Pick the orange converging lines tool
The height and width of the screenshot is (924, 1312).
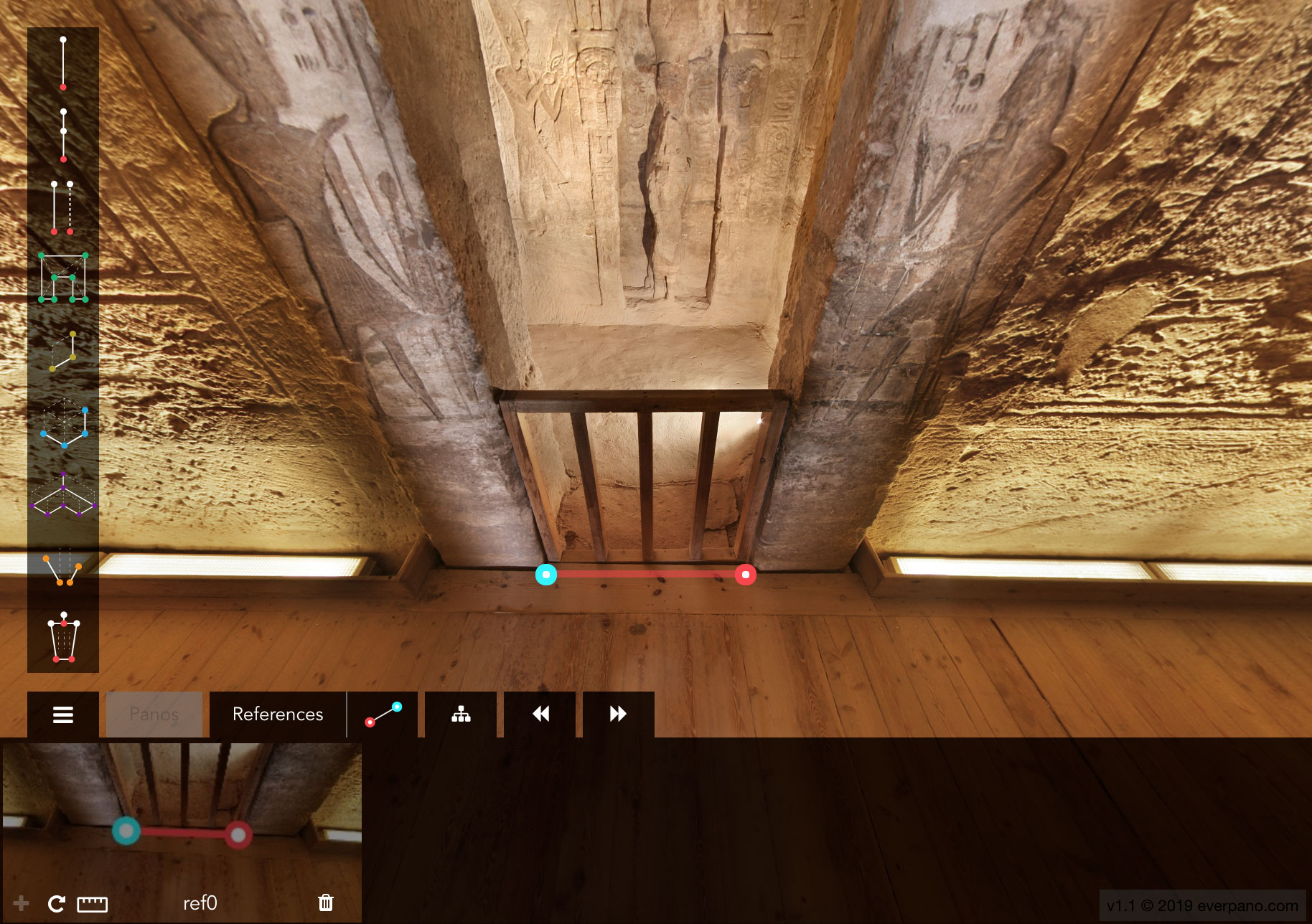63,567
